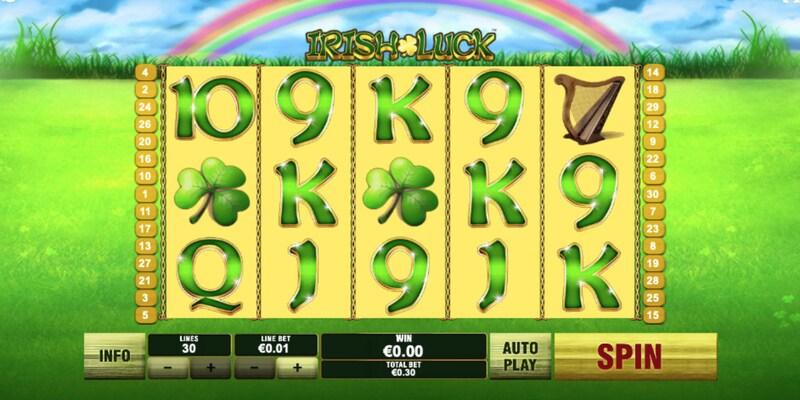Select payline marker 5
The height and width of the screenshot is (400, 800).
click(x=144, y=315)
